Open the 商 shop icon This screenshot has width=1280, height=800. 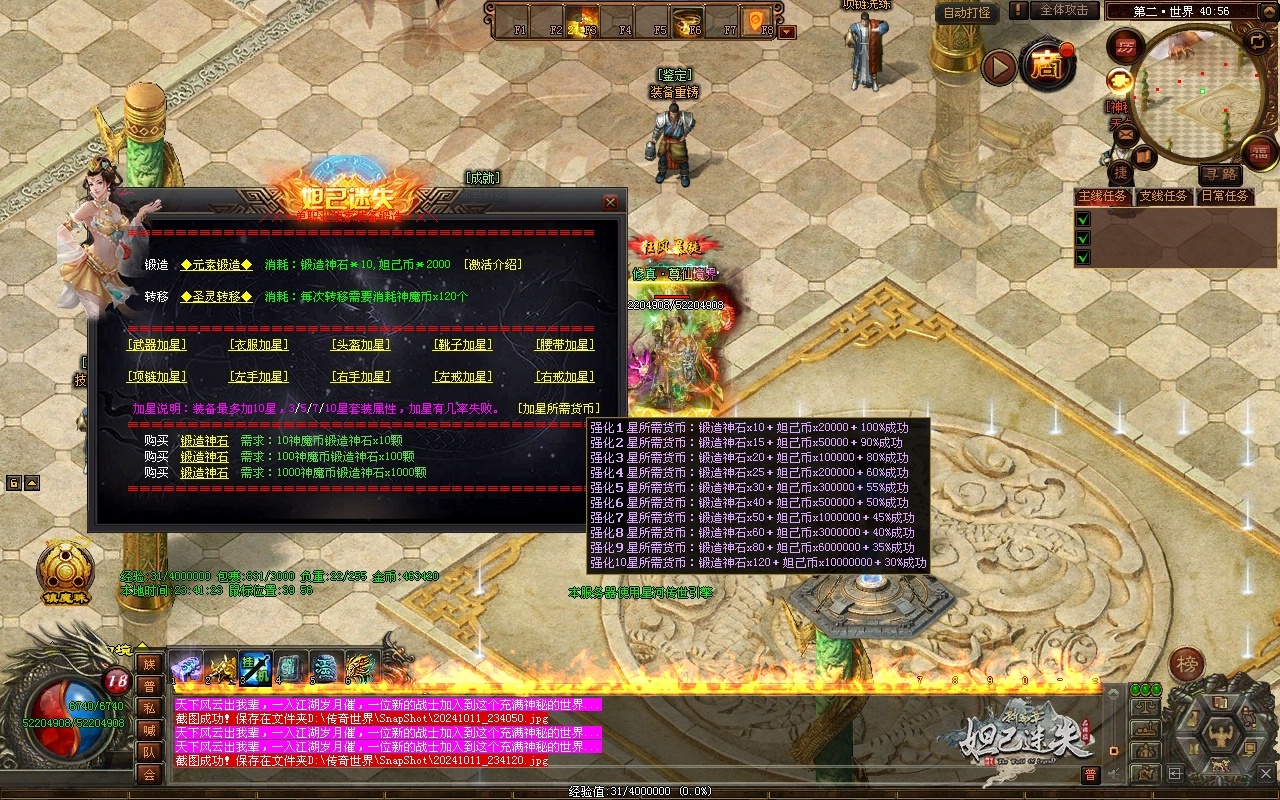tap(1047, 67)
